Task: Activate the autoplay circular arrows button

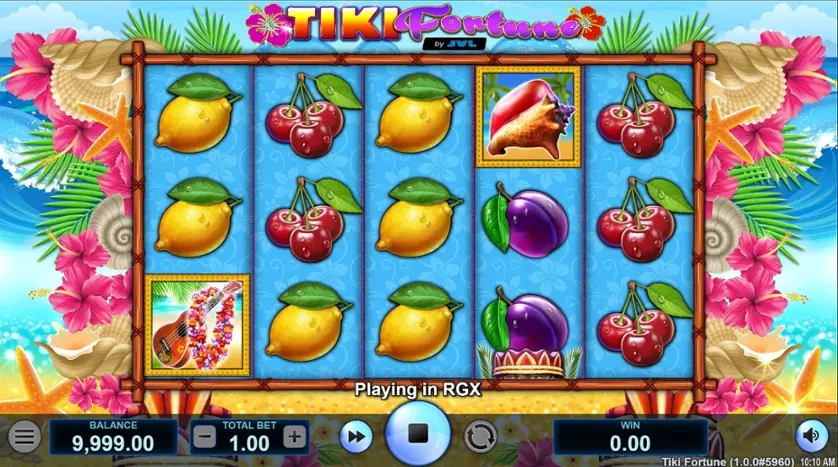Action: pyautogui.click(x=481, y=437)
